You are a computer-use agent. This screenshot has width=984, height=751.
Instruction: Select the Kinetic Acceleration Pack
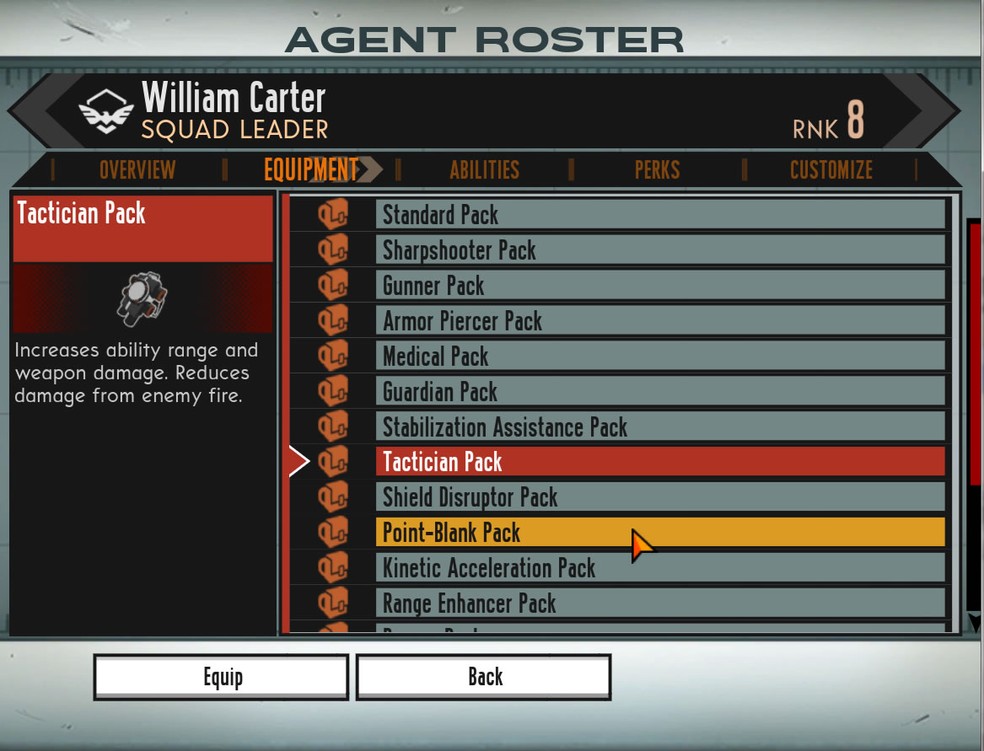[660, 568]
